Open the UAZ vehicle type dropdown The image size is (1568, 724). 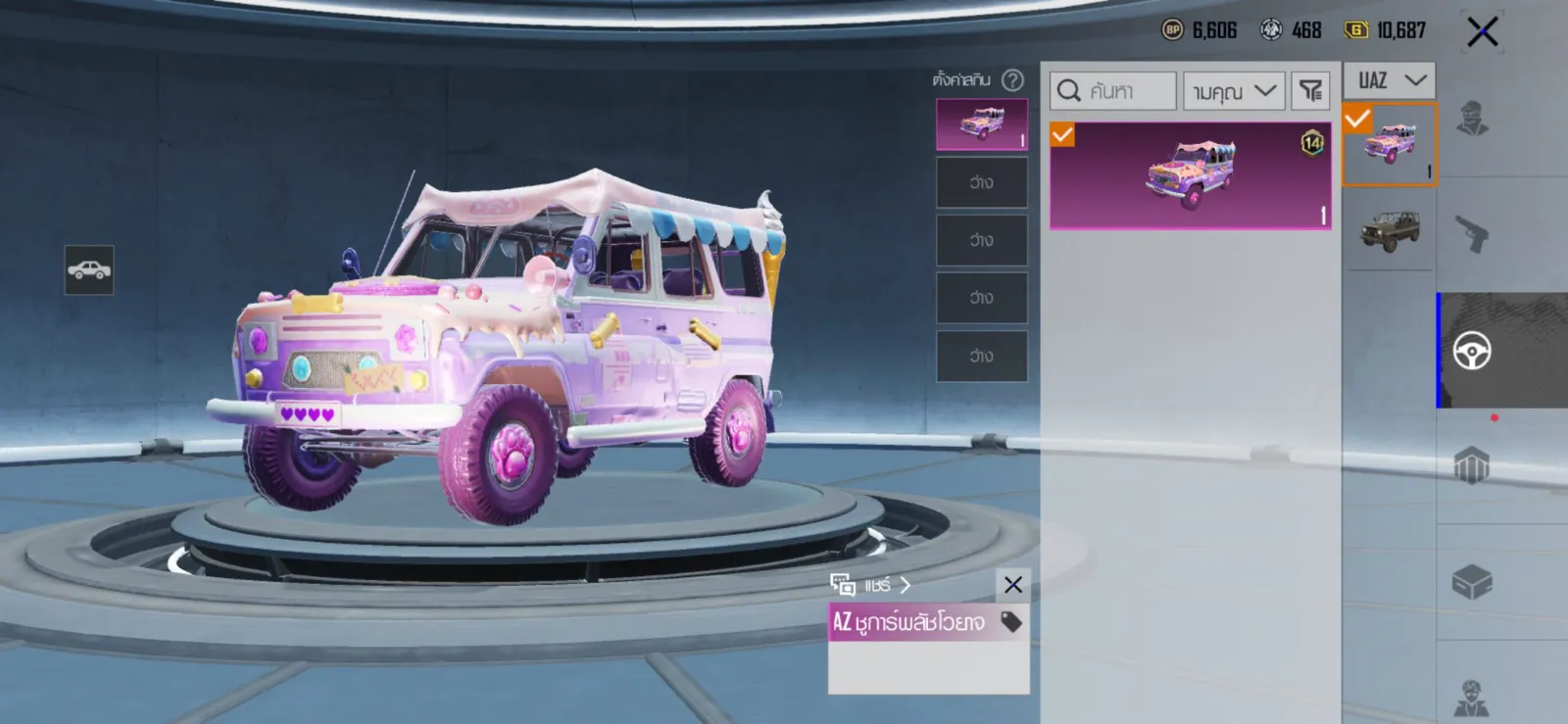tap(1390, 80)
